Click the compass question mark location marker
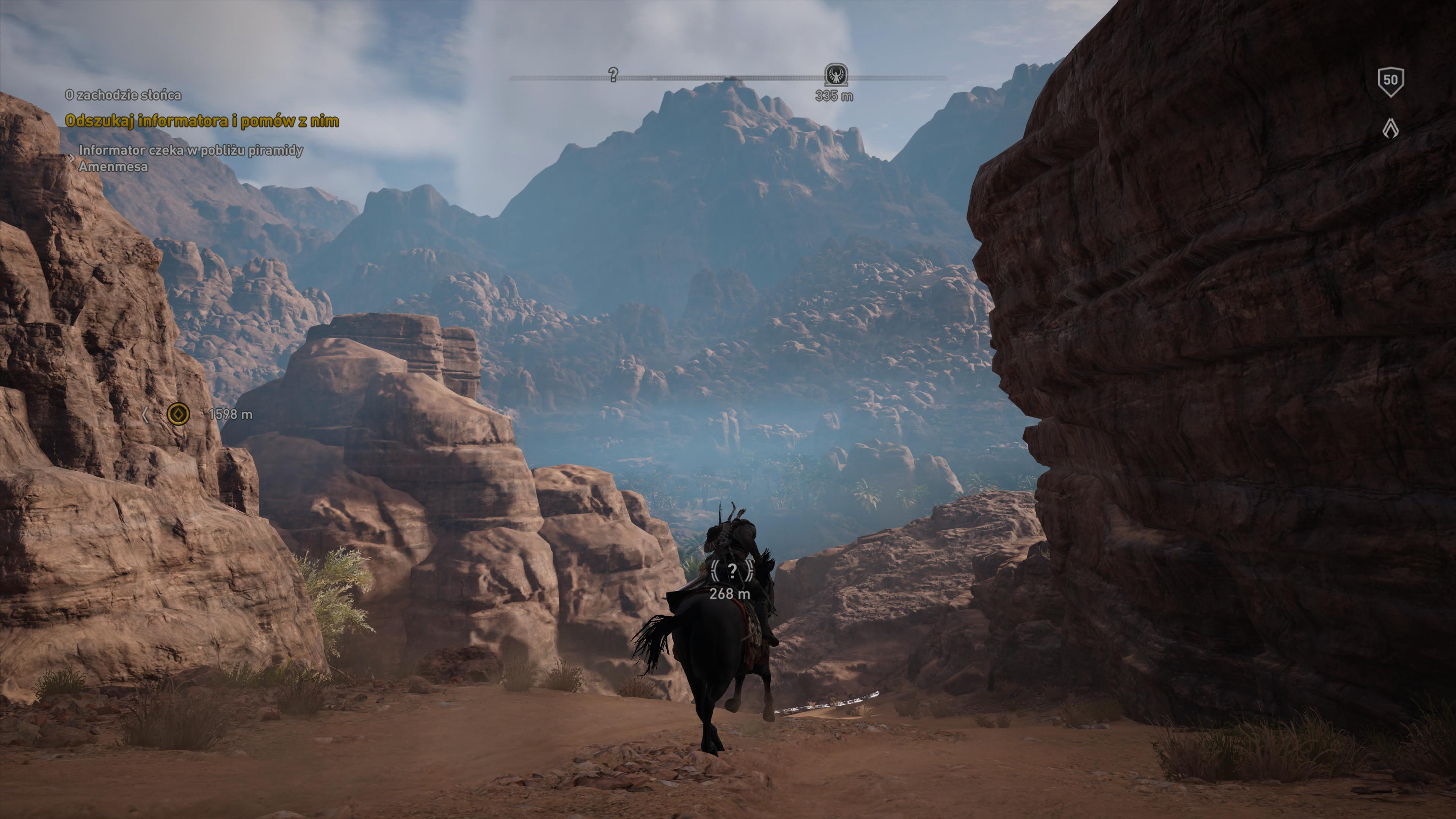This screenshot has width=1456, height=819. point(613,74)
